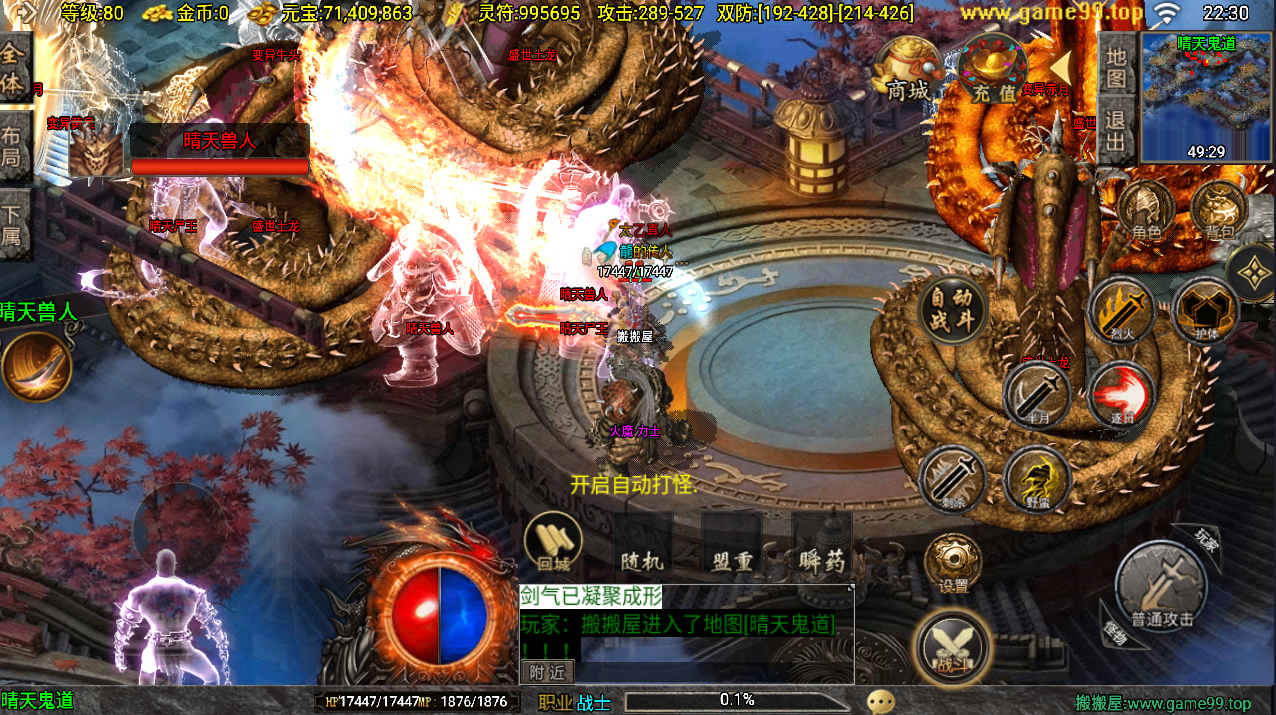This screenshot has height=715, width=1276.
Task: Activate the 护体 shield skill
Action: pyautogui.click(x=1206, y=311)
